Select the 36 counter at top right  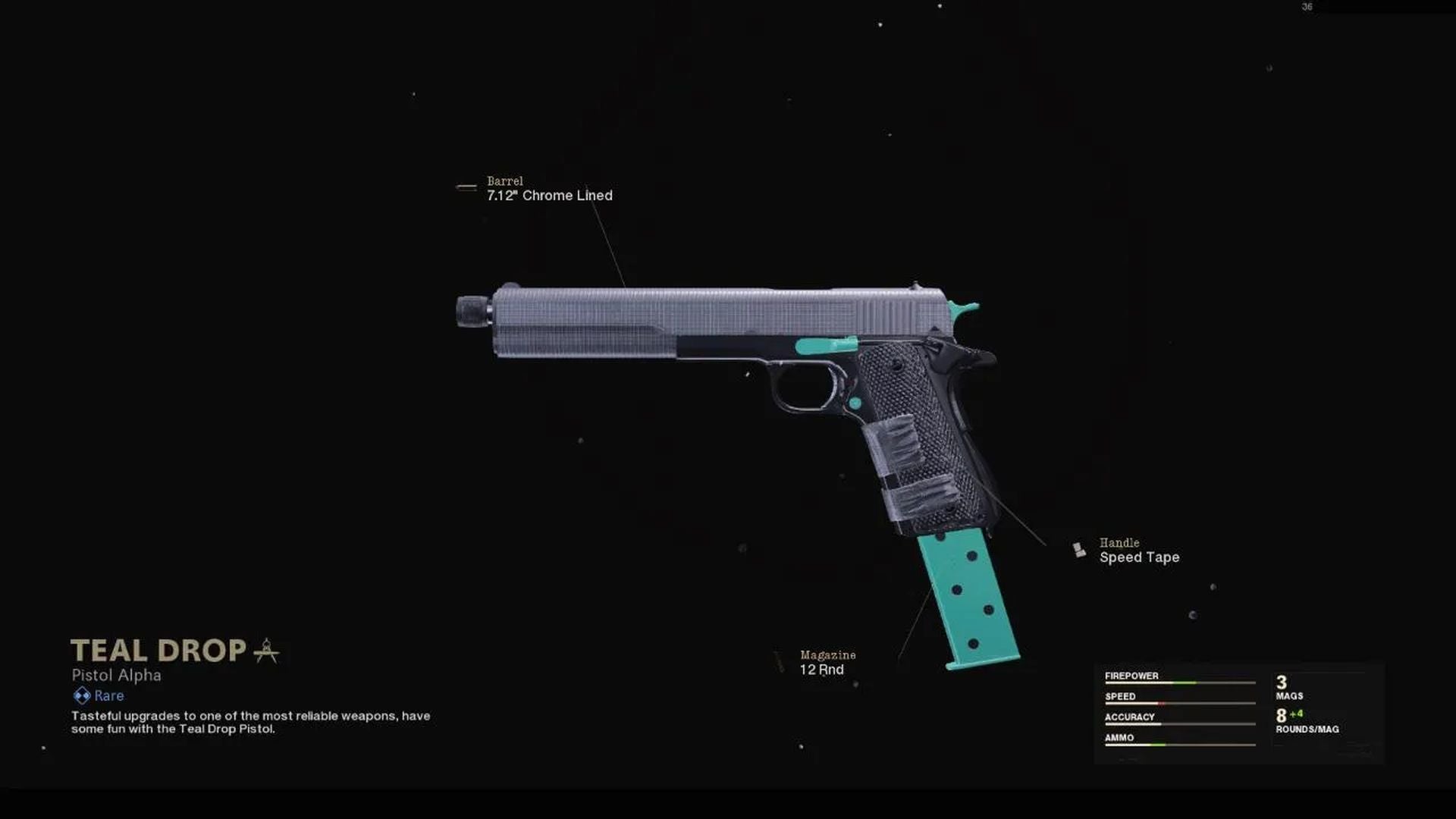[x=1307, y=8]
